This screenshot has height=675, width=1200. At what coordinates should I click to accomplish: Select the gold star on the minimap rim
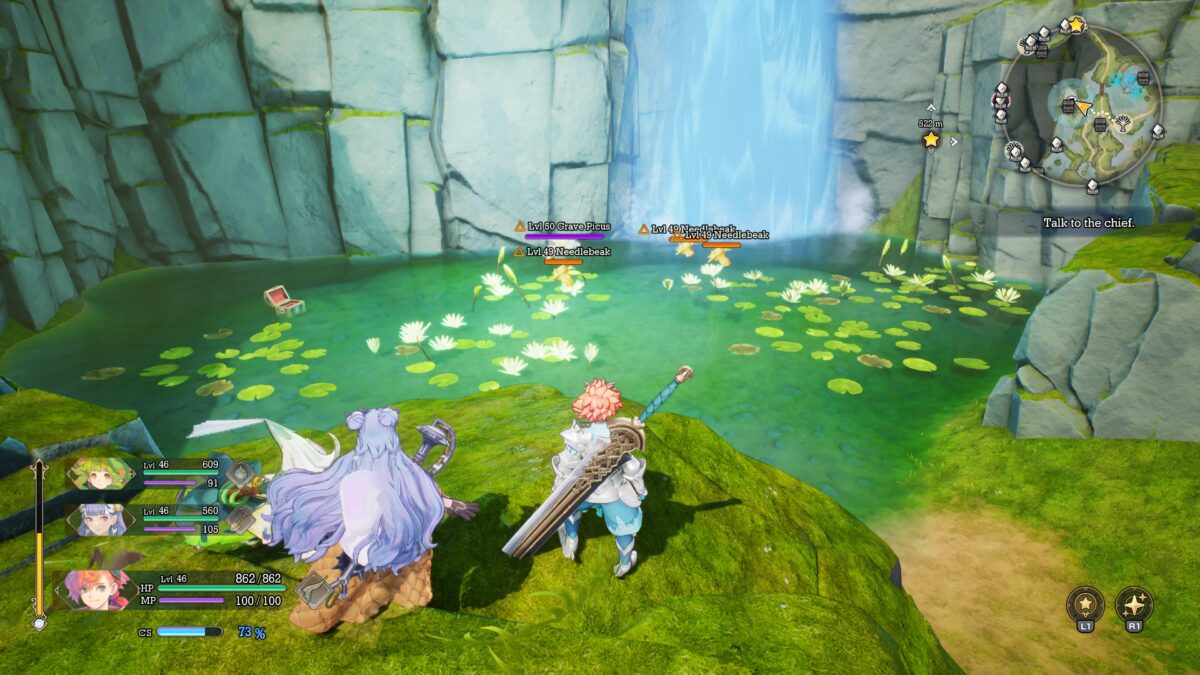(x=1077, y=22)
